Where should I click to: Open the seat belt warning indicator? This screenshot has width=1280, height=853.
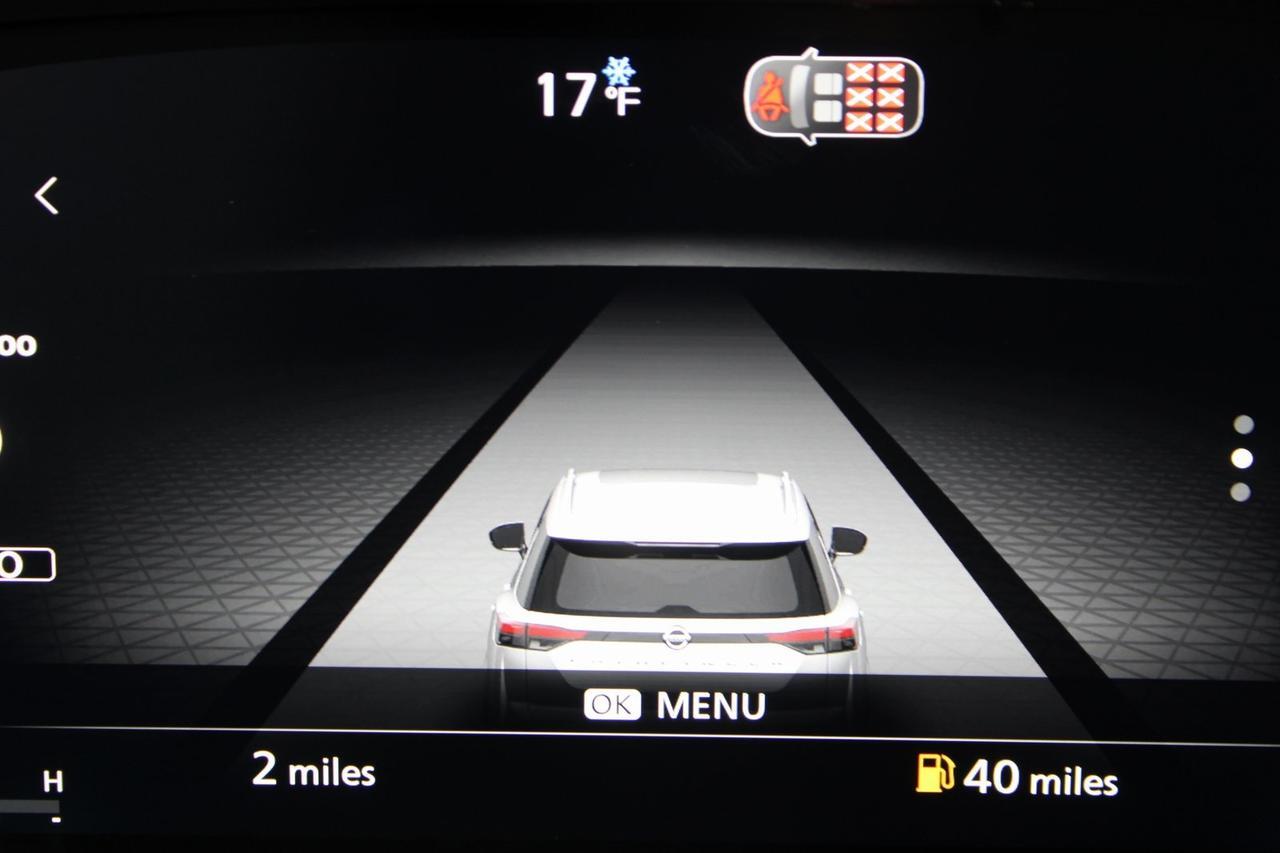point(833,97)
